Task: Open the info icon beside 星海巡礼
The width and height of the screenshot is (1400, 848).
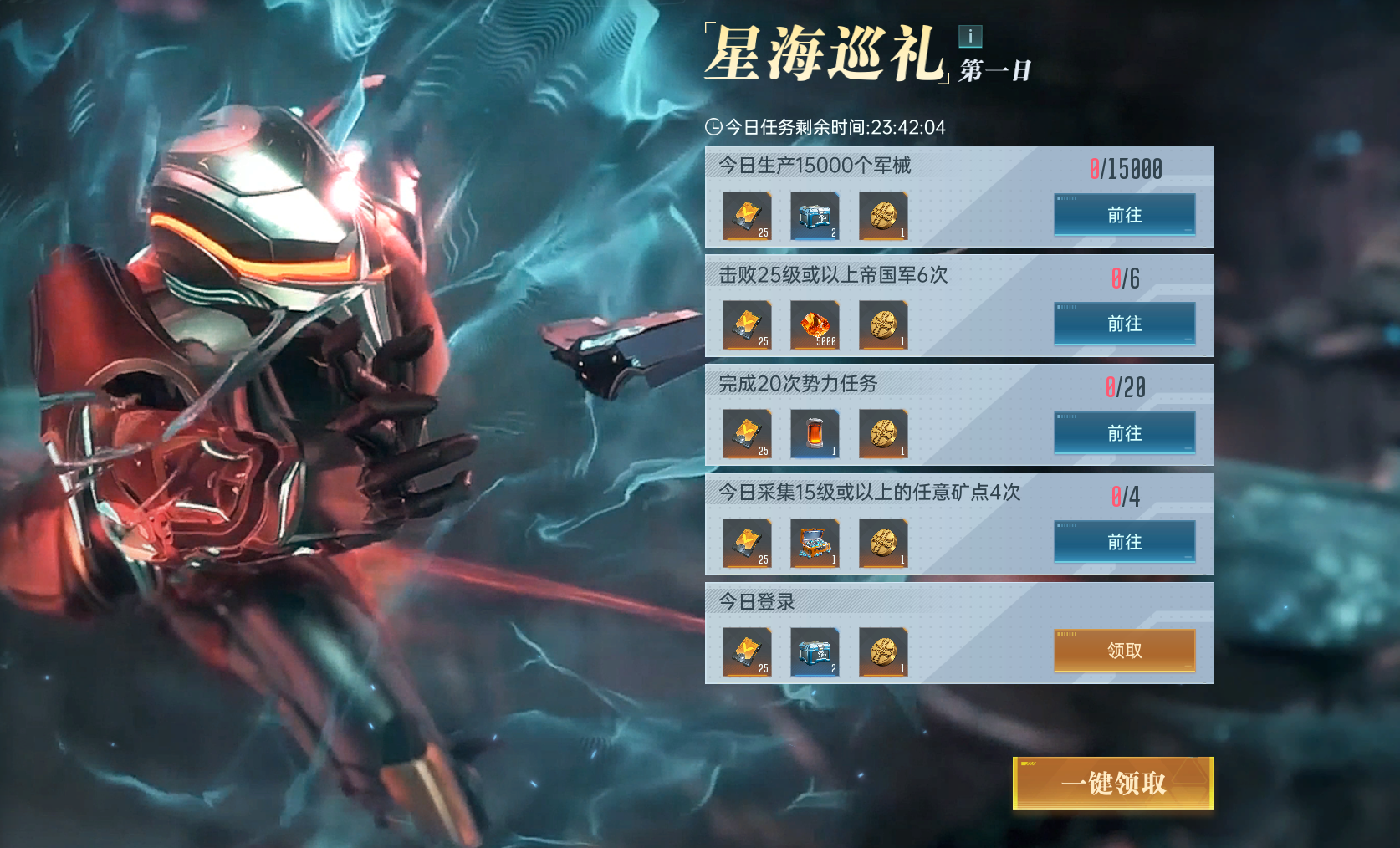Action: [970, 36]
